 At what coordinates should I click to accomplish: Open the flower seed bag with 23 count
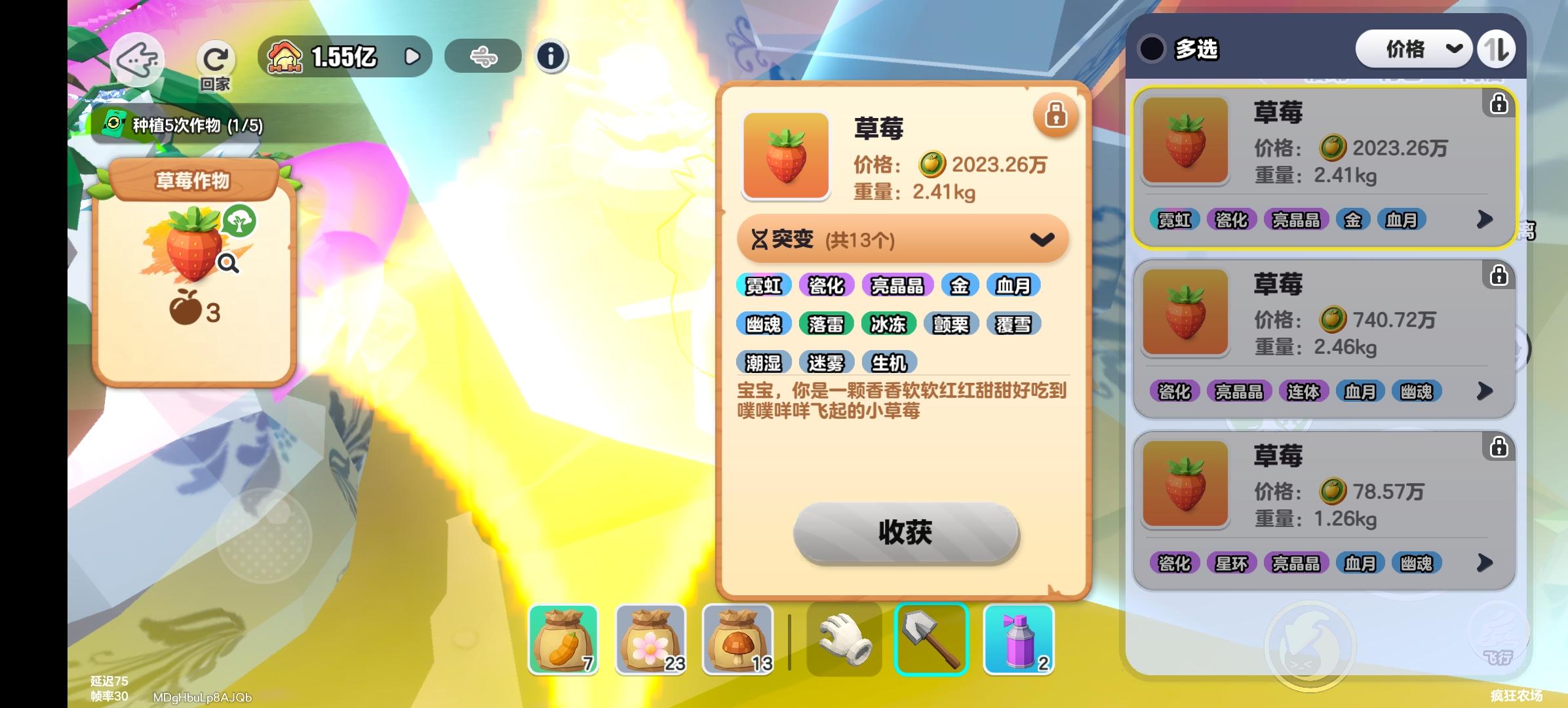pyautogui.click(x=649, y=639)
